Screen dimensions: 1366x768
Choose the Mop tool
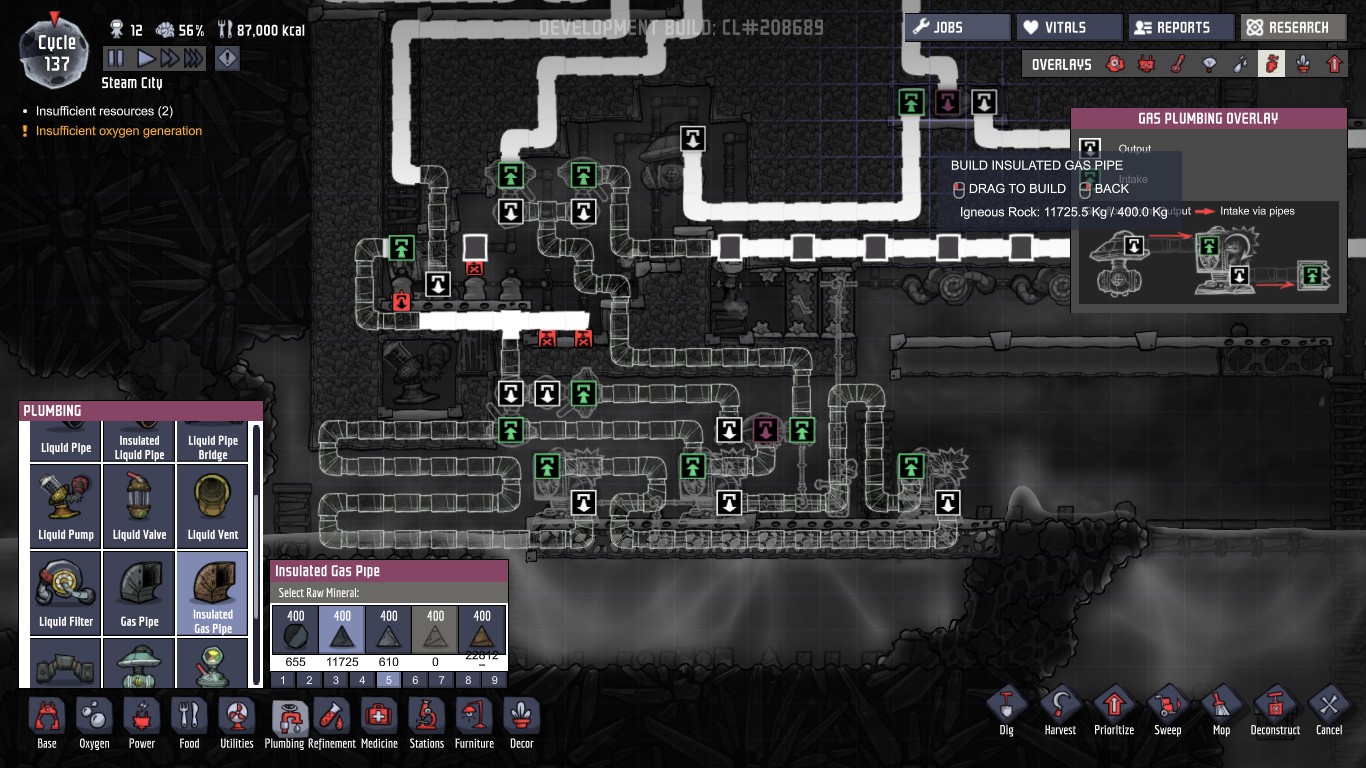click(1221, 708)
